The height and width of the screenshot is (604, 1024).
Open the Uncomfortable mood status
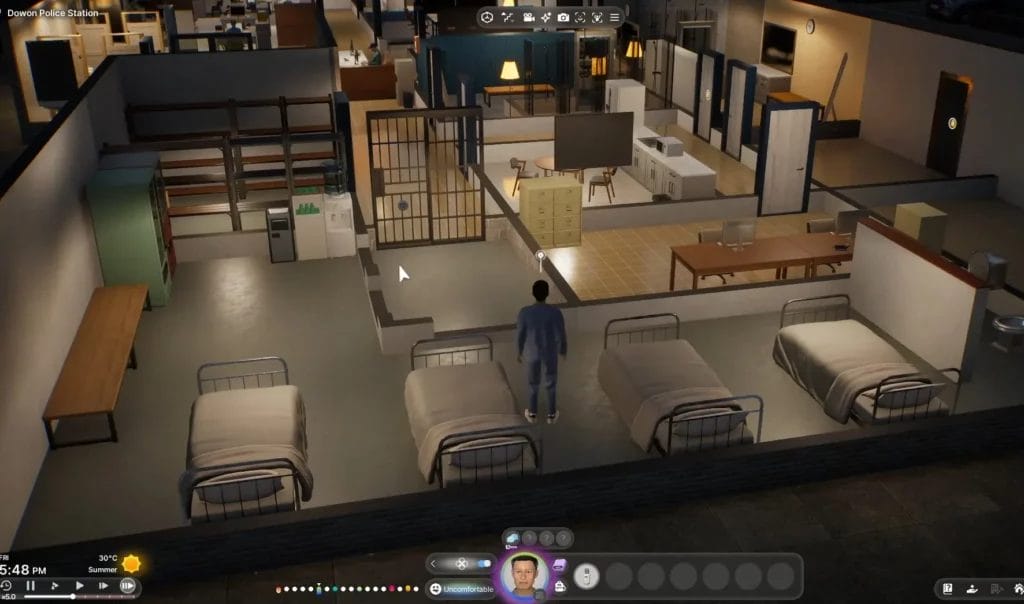point(462,589)
